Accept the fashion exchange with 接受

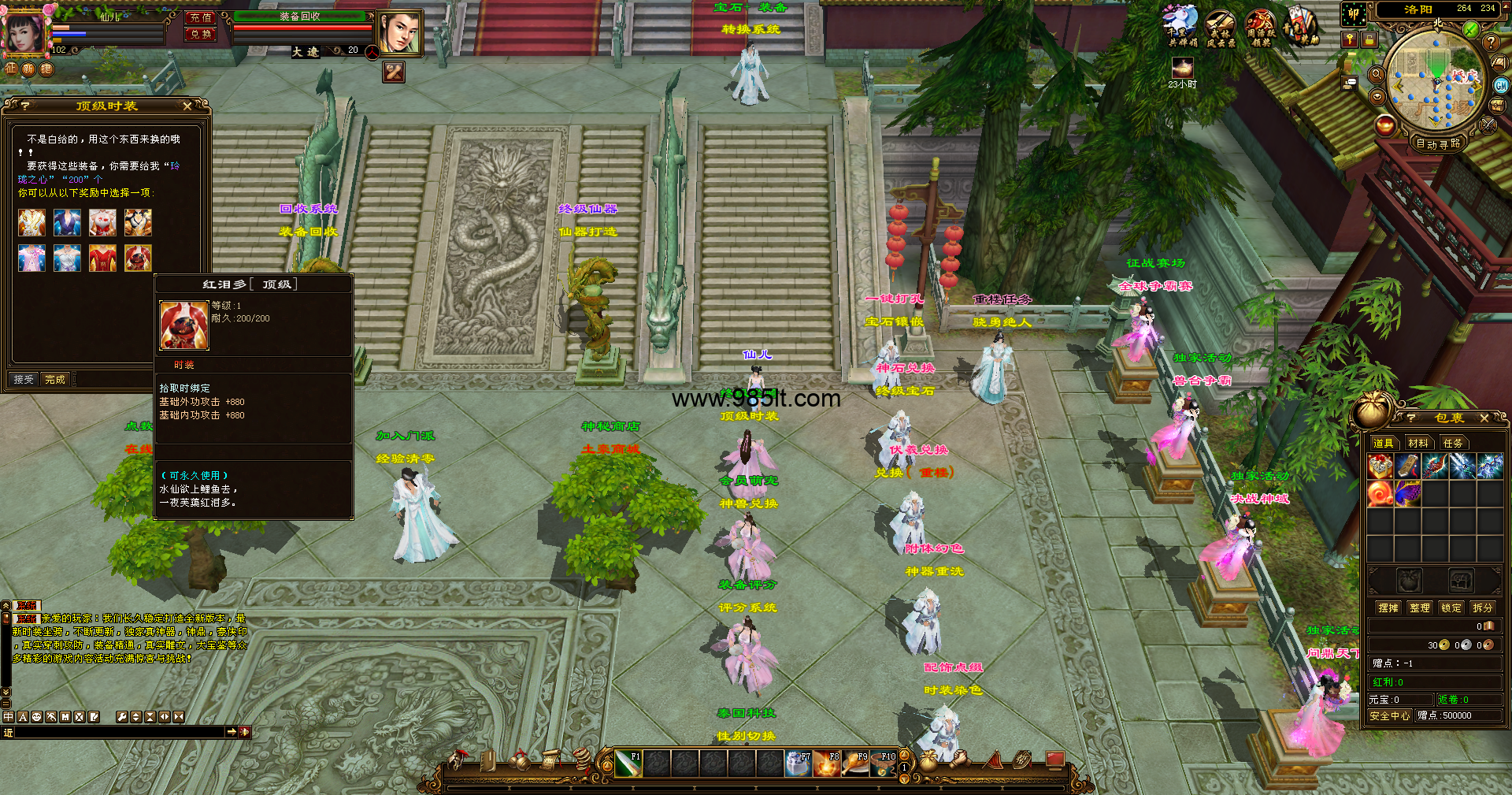(24, 380)
